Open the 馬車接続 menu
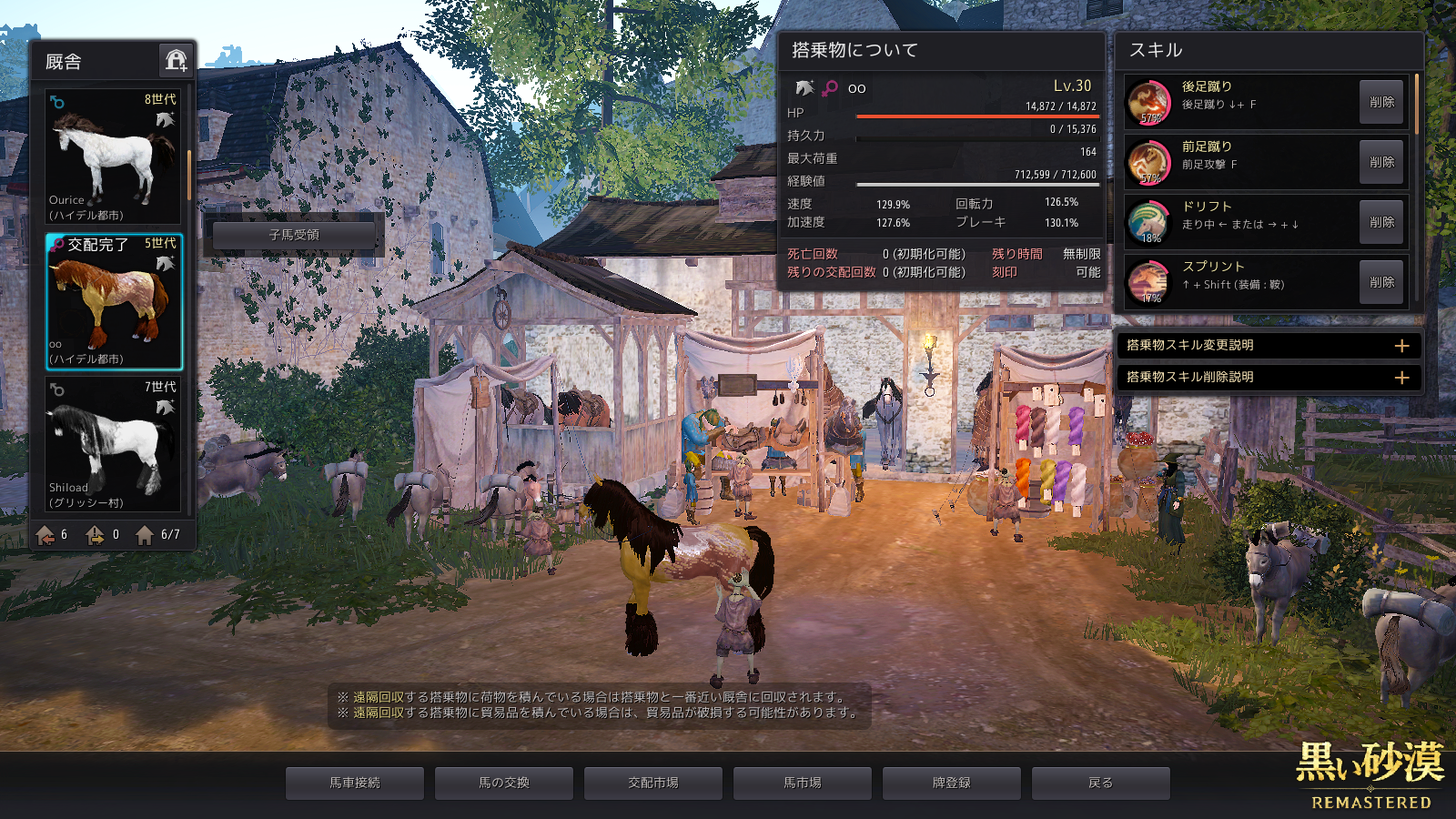This screenshot has width=1456, height=819. point(355,783)
